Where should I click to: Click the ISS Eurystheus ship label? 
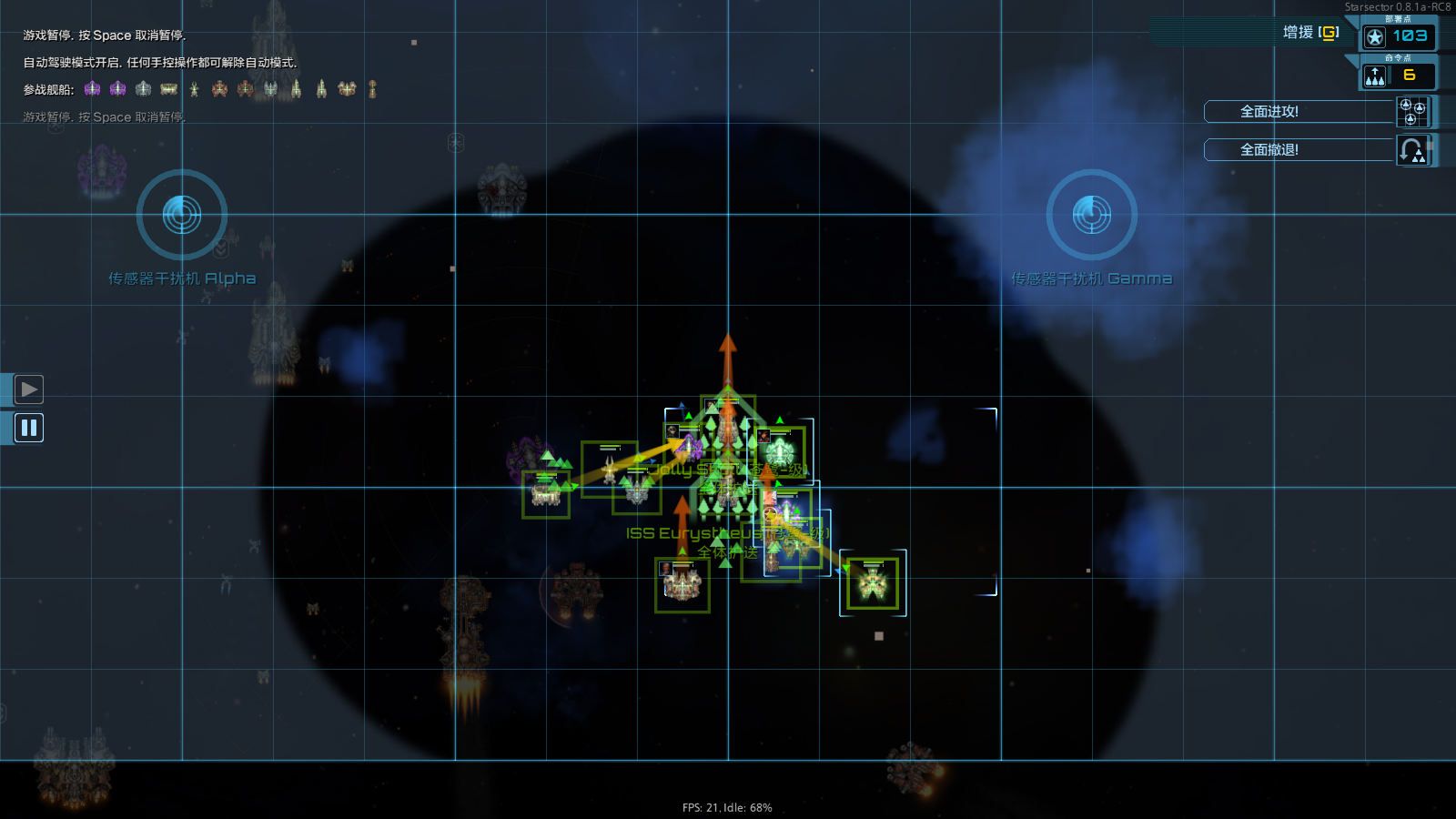692,533
